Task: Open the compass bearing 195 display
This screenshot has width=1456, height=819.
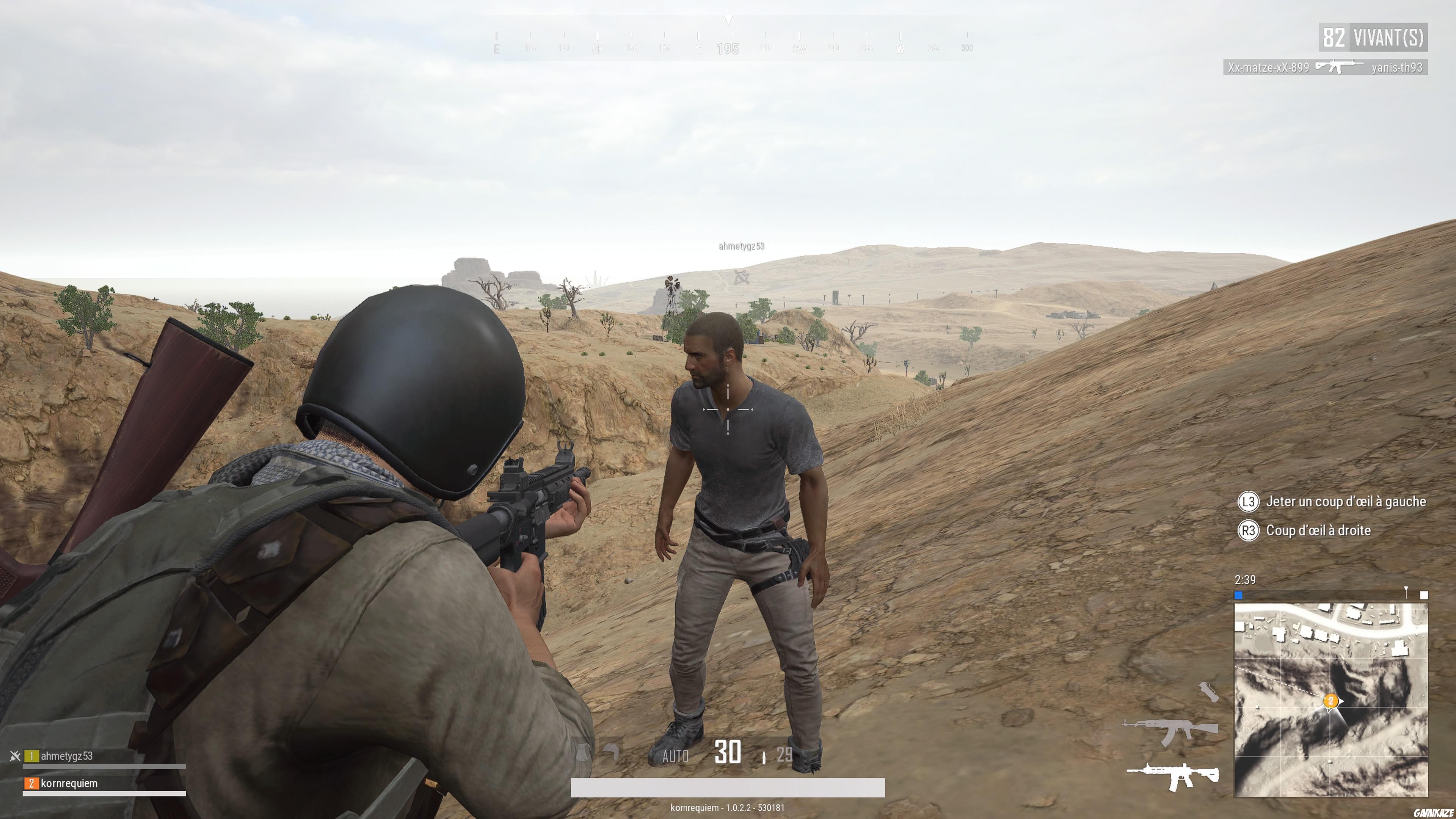Action: (x=728, y=49)
